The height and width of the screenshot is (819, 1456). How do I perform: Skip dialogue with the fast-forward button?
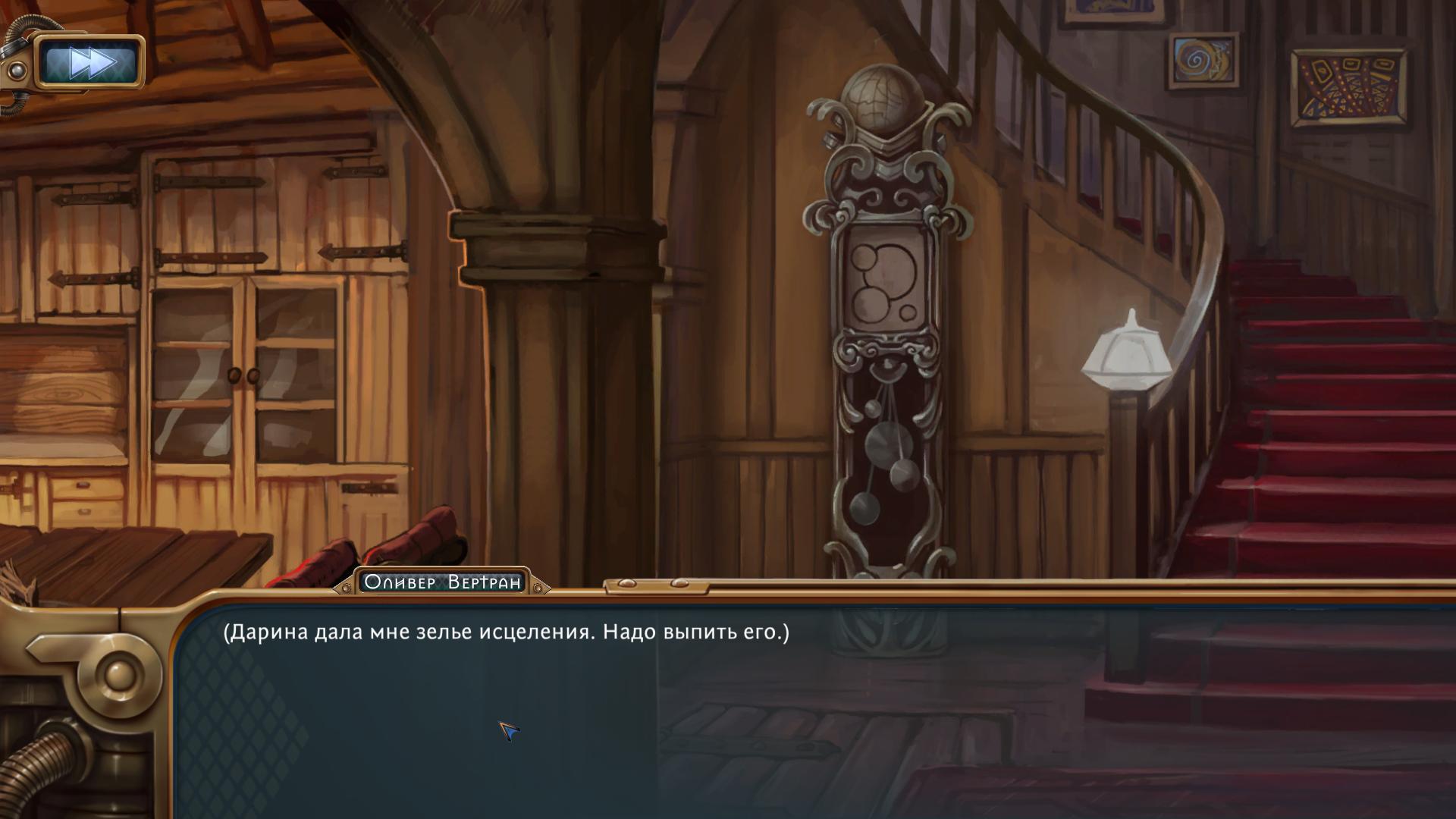tap(90, 62)
